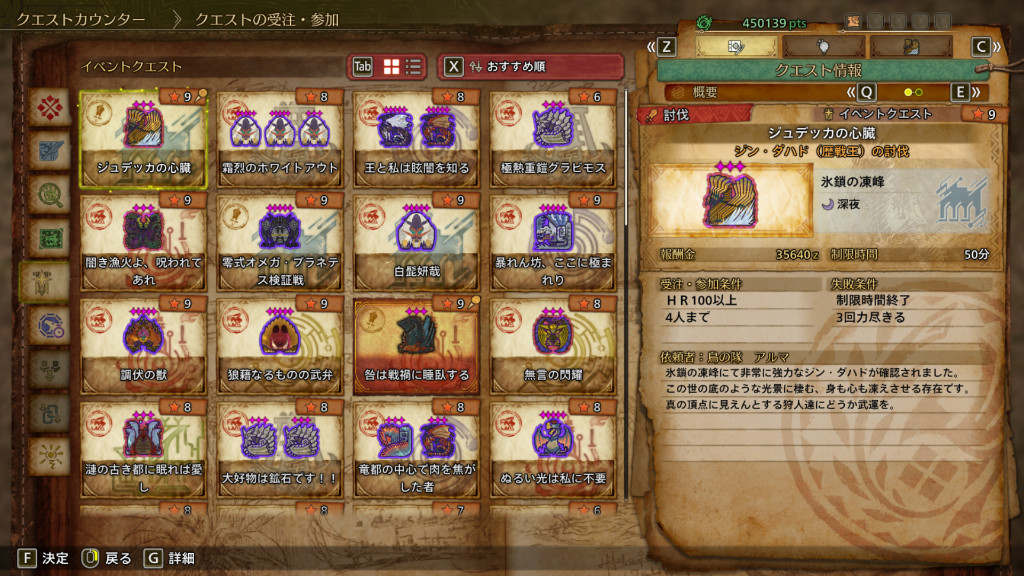Change sort order via おすすめ順
Image resolution: width=1024 pixels, height=576 pixels.
[x=530, y=66]
